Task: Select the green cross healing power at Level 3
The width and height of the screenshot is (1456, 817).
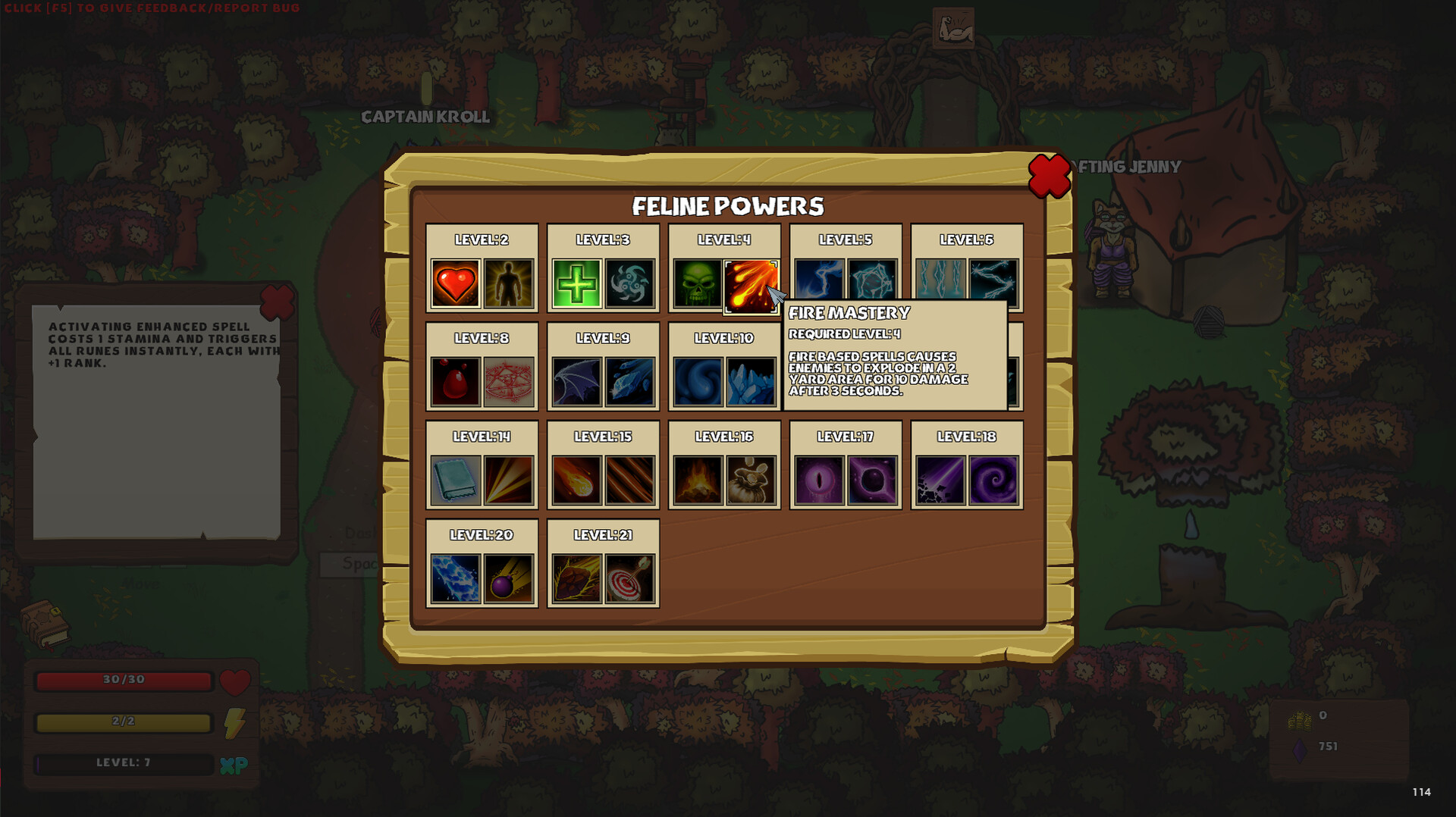Action: [x=576, y=283]
